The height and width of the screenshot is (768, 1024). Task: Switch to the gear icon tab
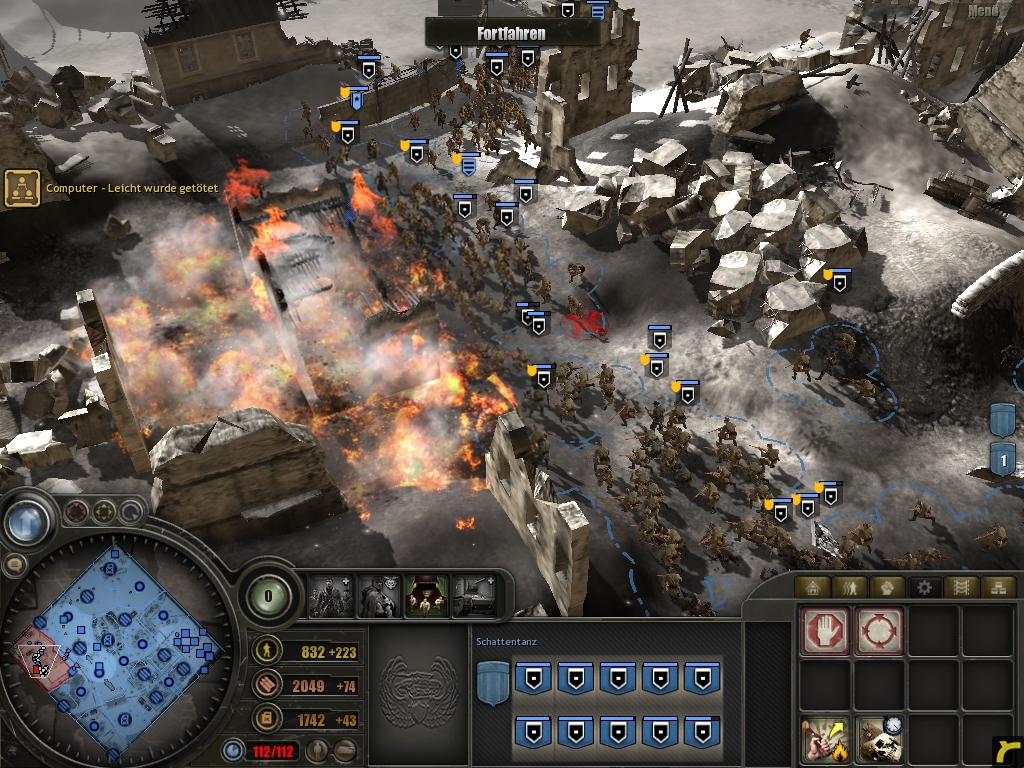tap(923, 587)
